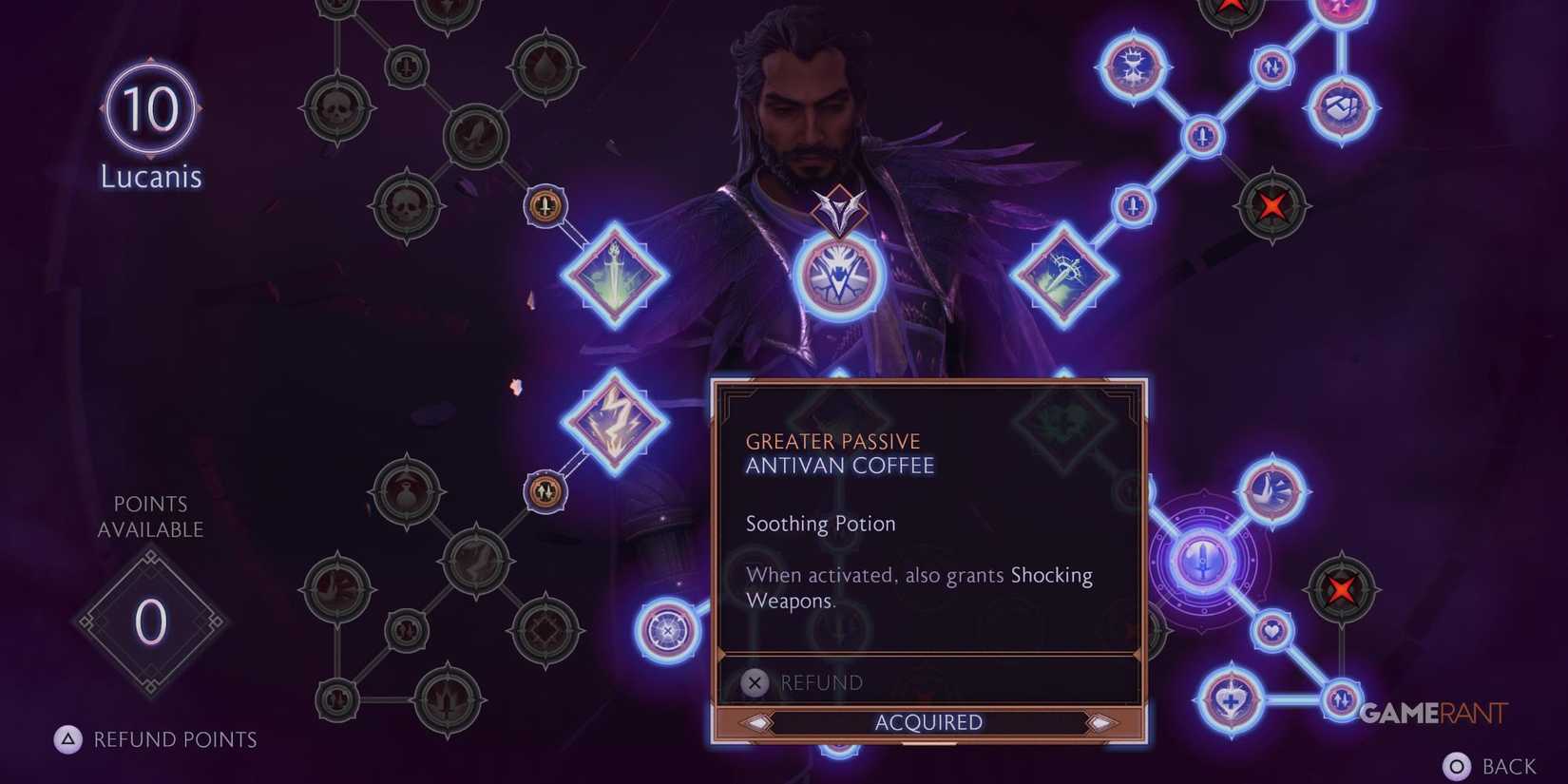Screen dimensions: 1568x784
Task: Select the shield-break node below the pink ability
Action: (x=1341, y=107)
